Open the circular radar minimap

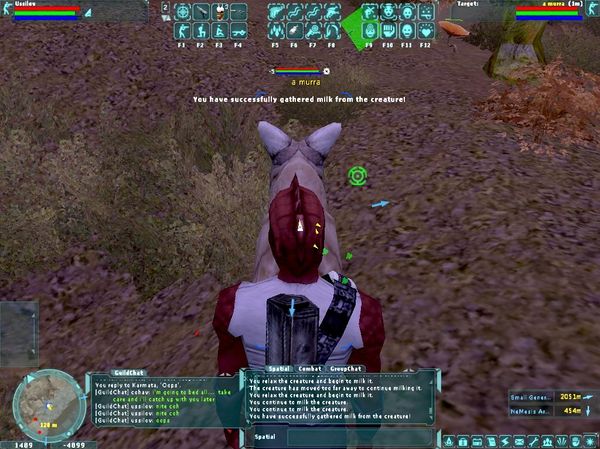(41, 401)
